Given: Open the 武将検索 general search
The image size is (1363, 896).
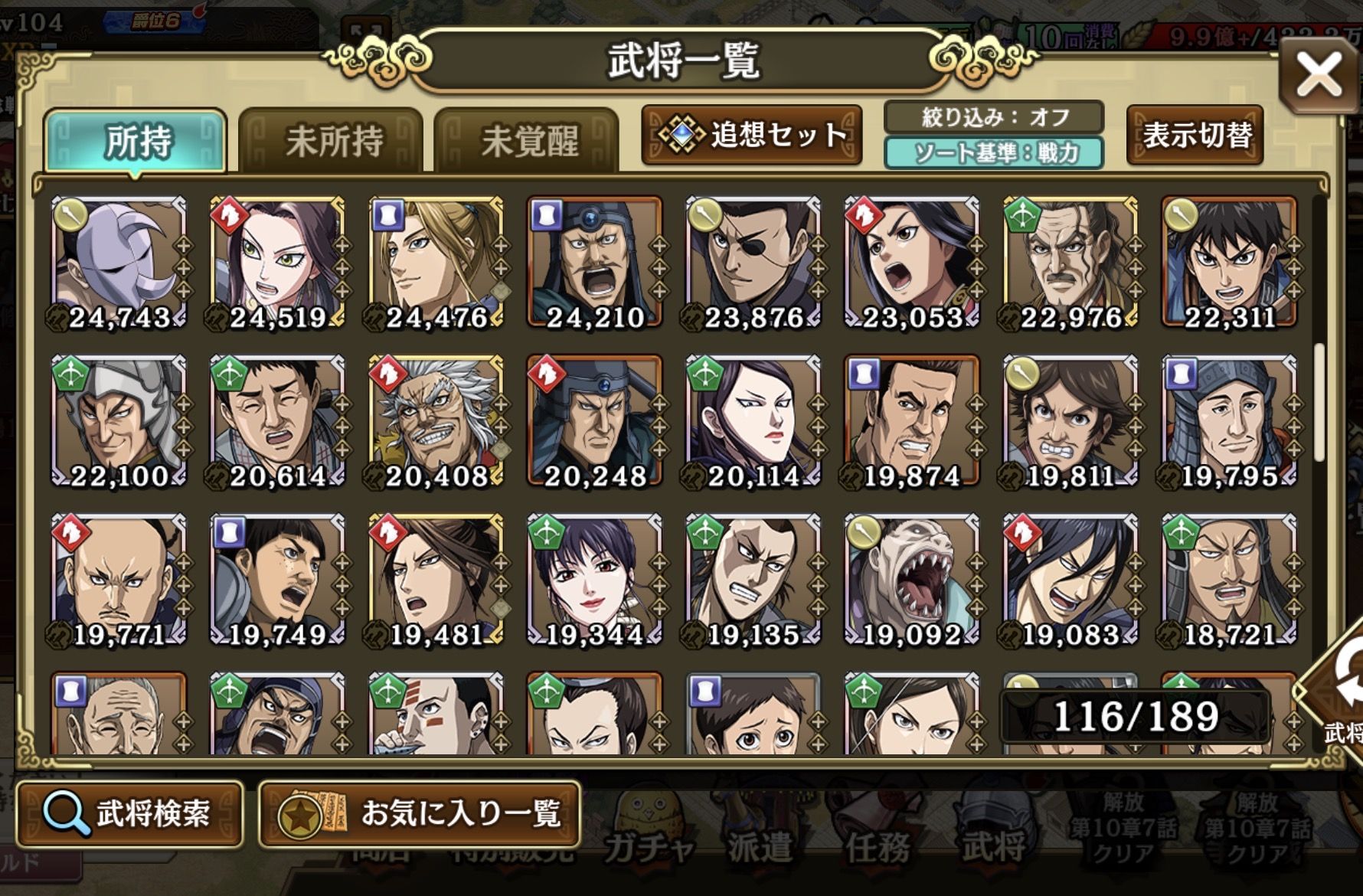Looking at the screenshot, I should (x=130, y=813).
